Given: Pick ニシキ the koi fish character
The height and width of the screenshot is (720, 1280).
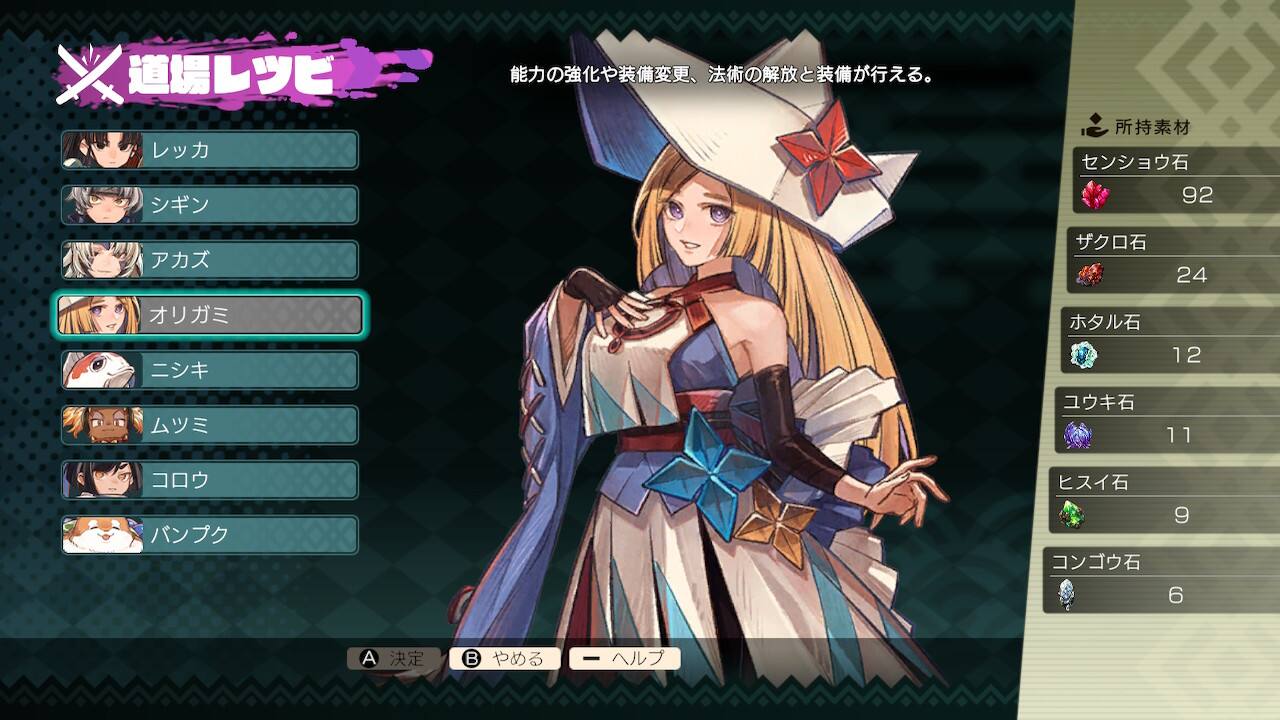Looking at the screenshot, I should pyautogui.click(x=210, y=370).
